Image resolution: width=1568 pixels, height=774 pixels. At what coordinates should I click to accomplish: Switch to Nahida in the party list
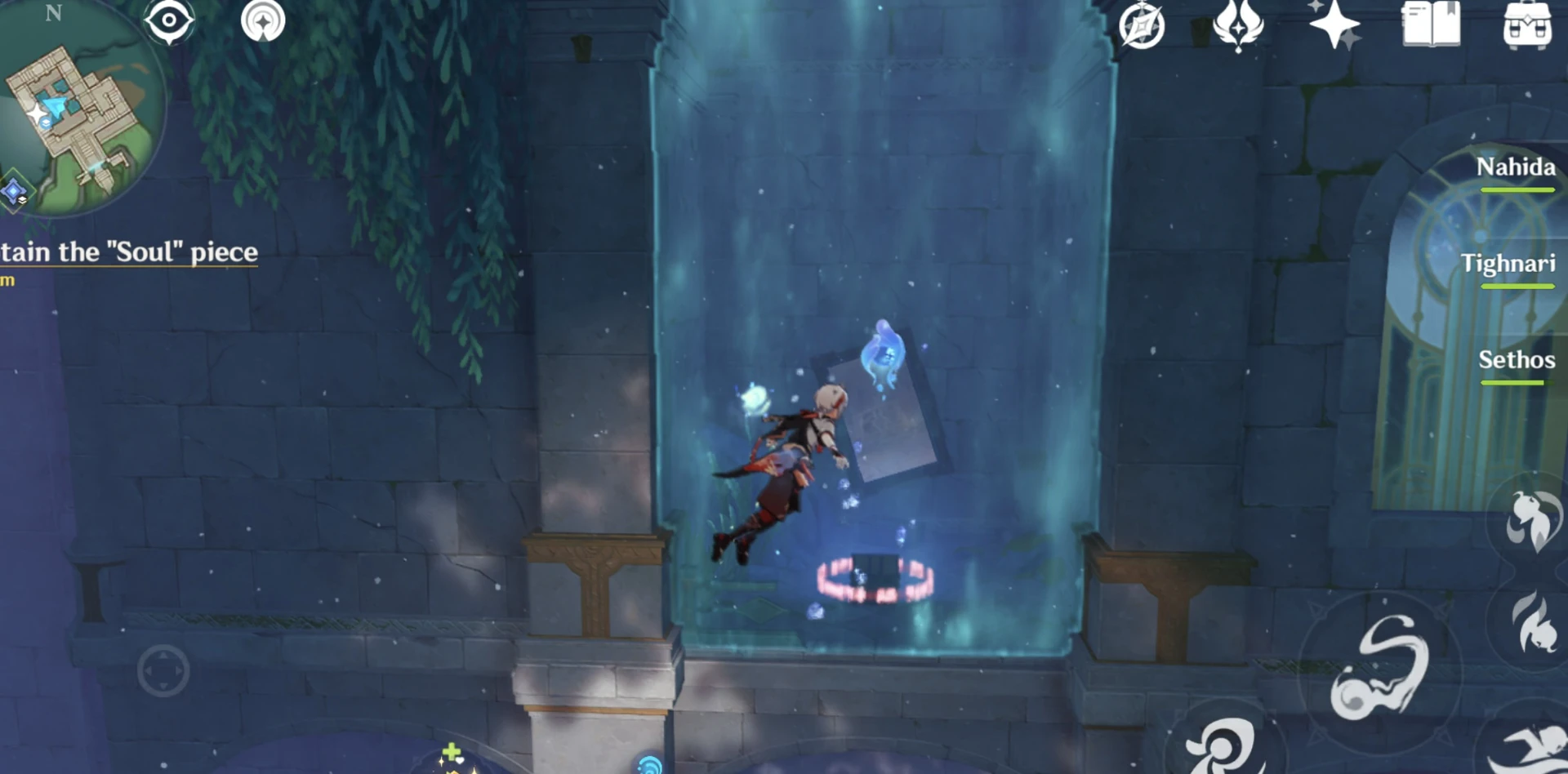[1516, 169]
